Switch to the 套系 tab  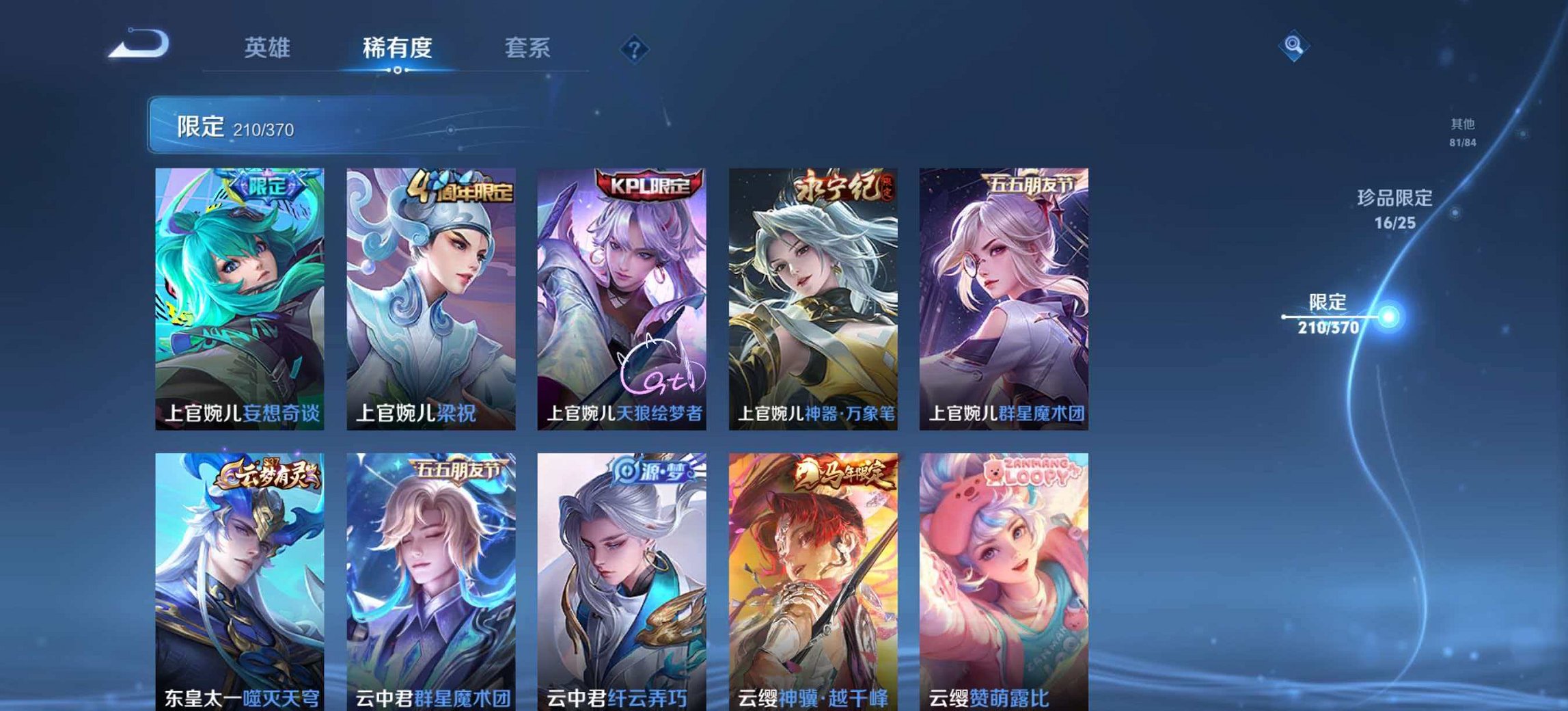click(x=528, y=48)
